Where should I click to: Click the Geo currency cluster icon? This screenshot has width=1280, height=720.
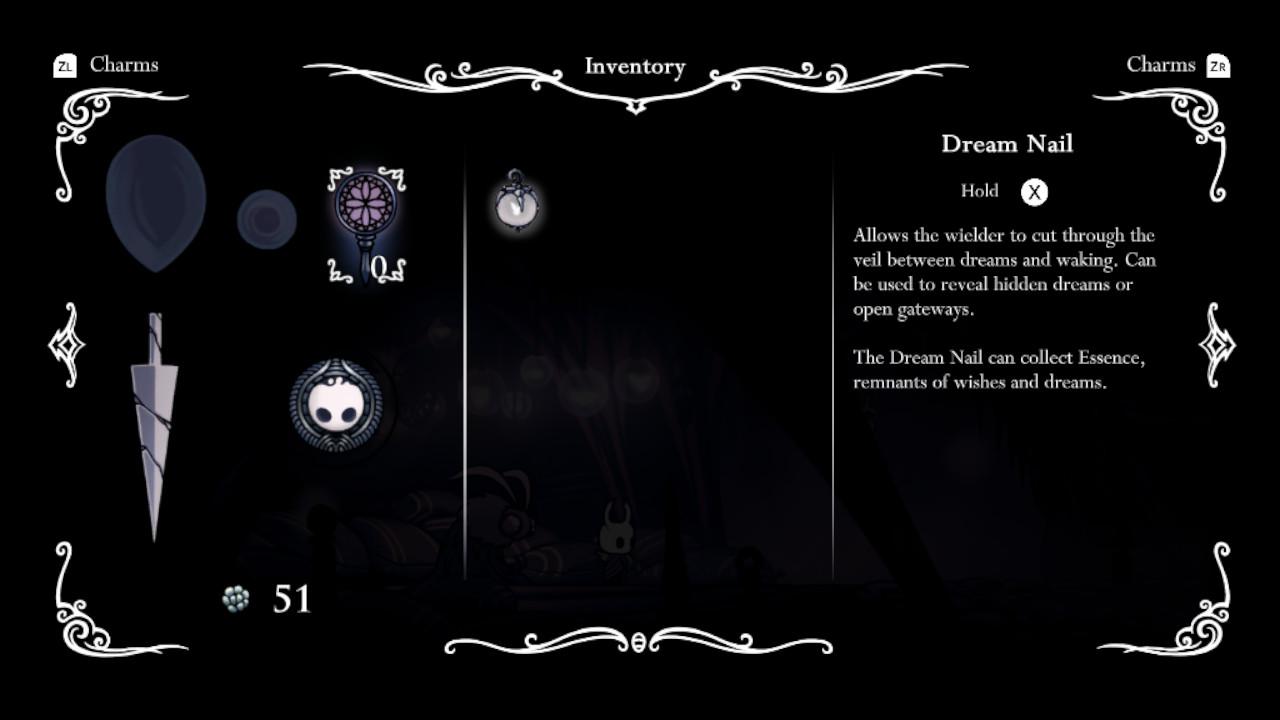pos(234,599)
